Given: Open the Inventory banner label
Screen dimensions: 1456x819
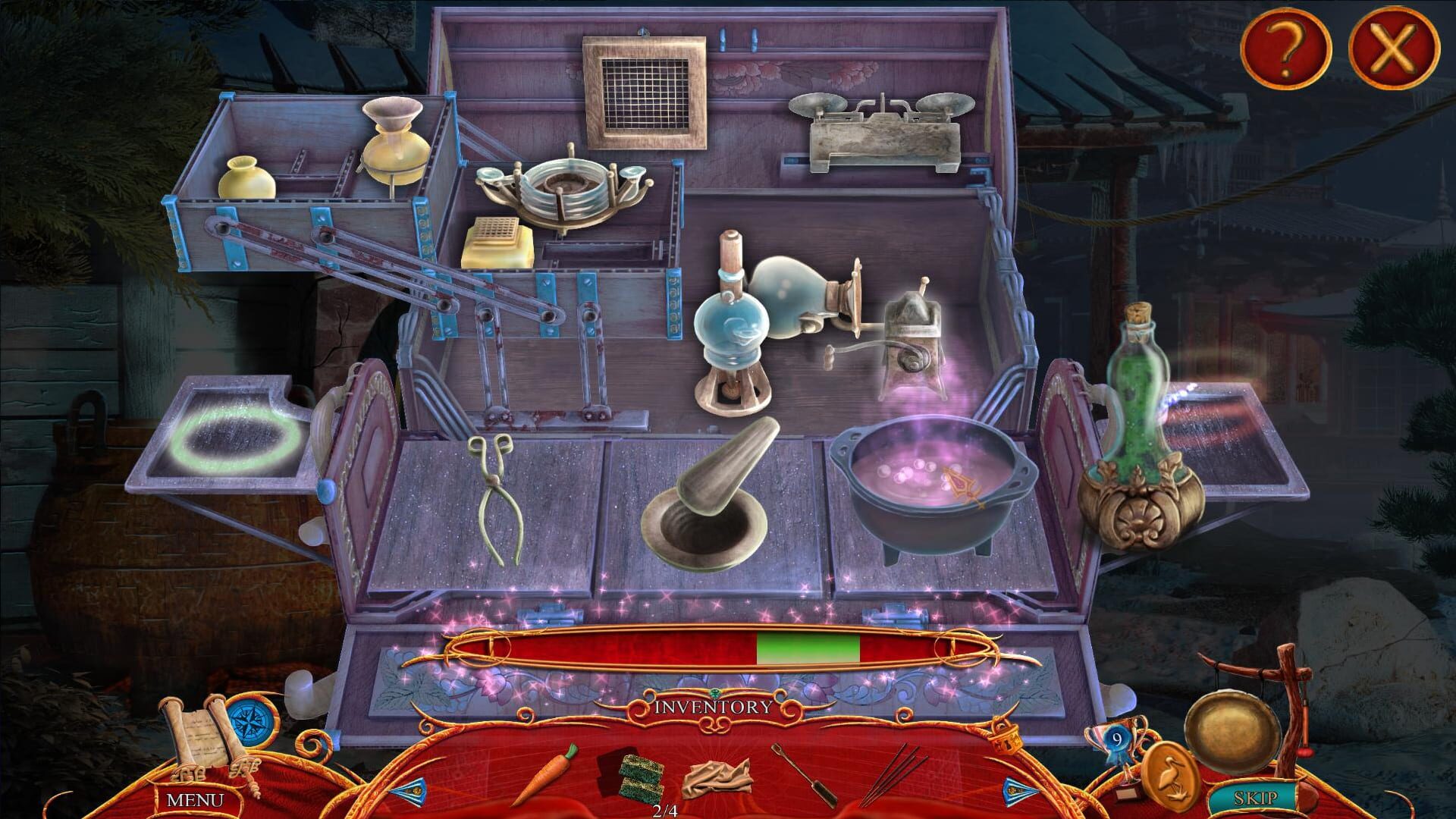Looking at the screenshot, I should coord(714,707).
